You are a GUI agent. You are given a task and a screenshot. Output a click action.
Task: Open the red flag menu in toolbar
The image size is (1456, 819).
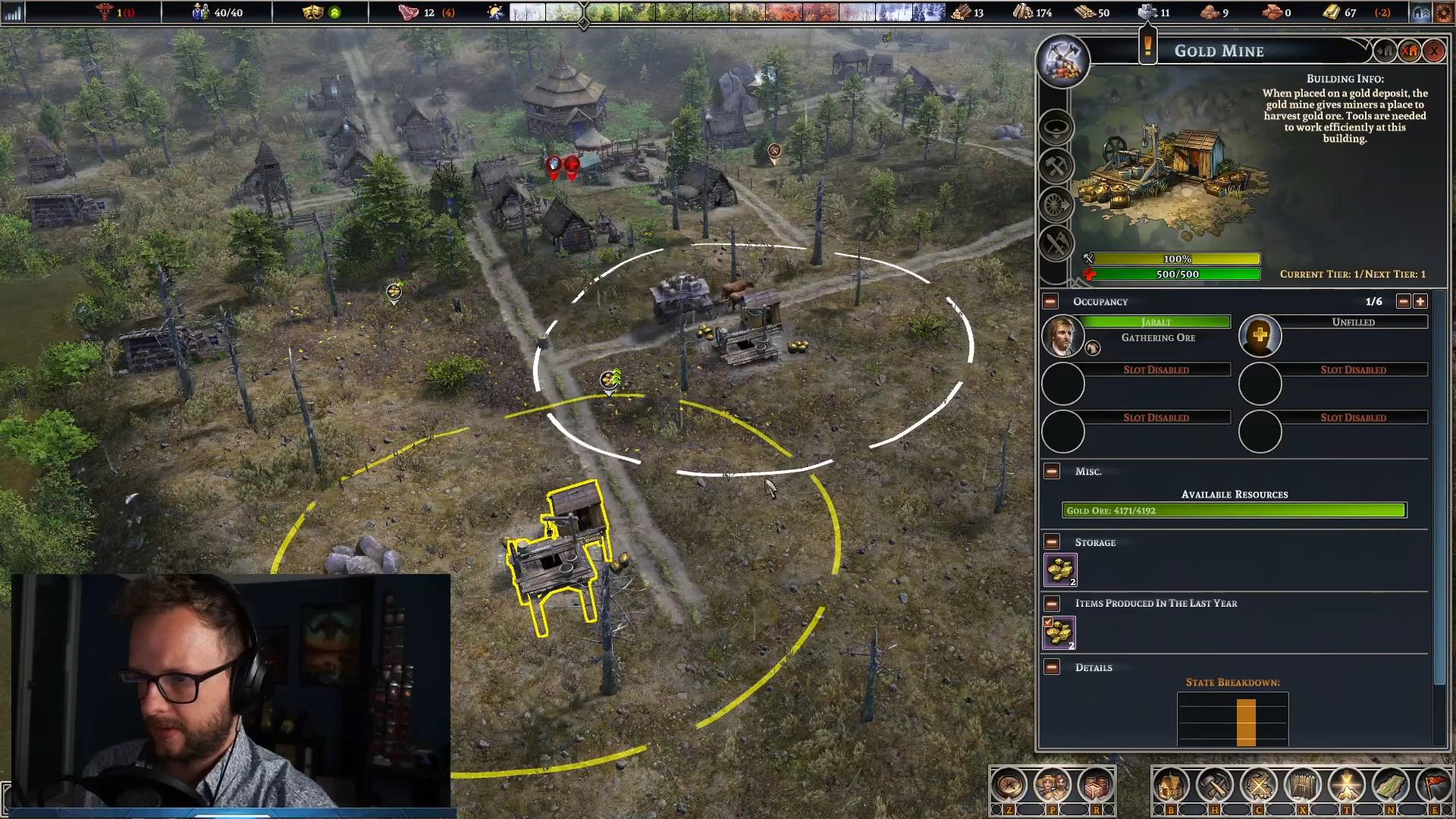[1433, 786]
